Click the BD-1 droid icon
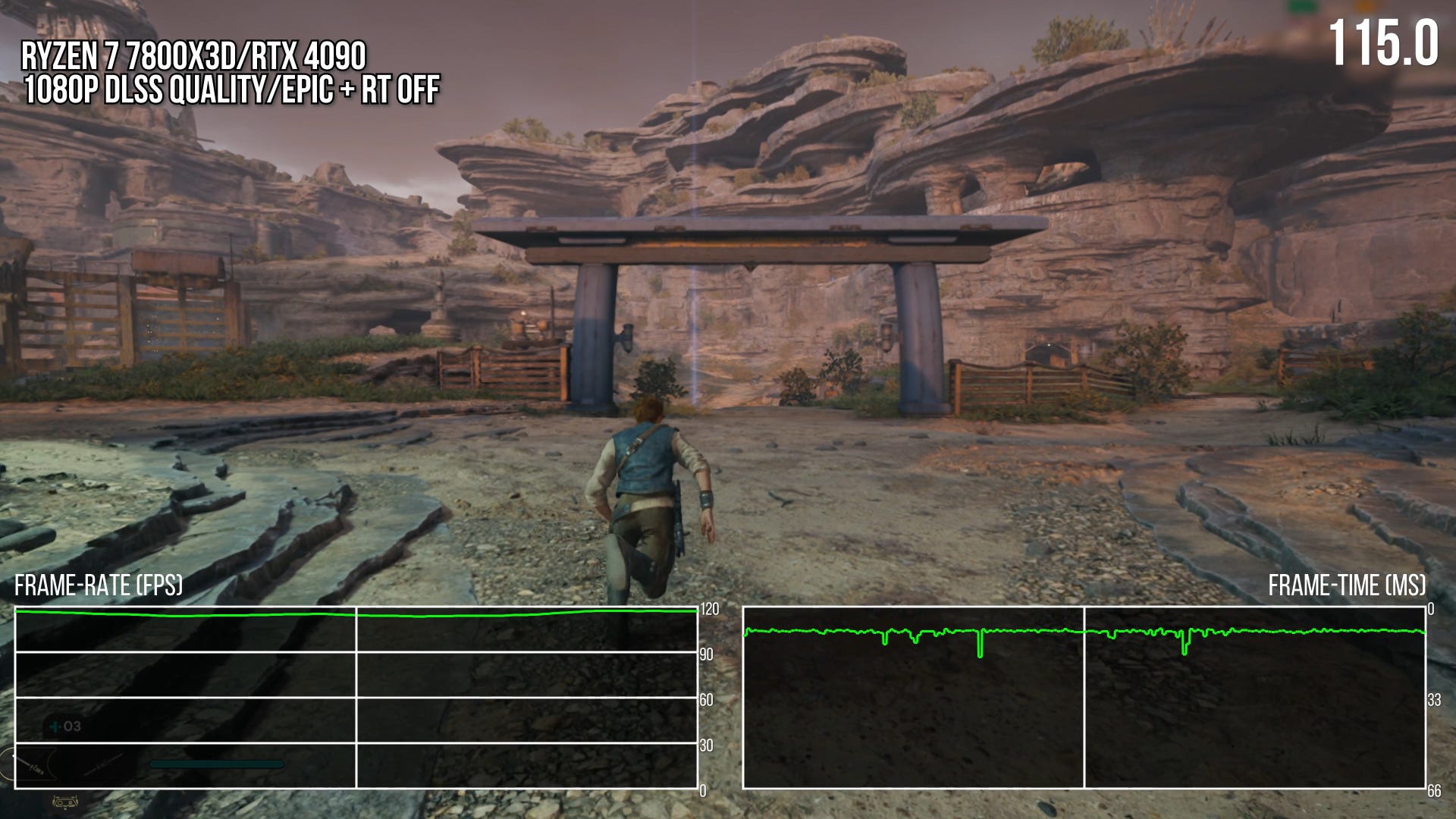1456x819 pixels. (65, 802)
